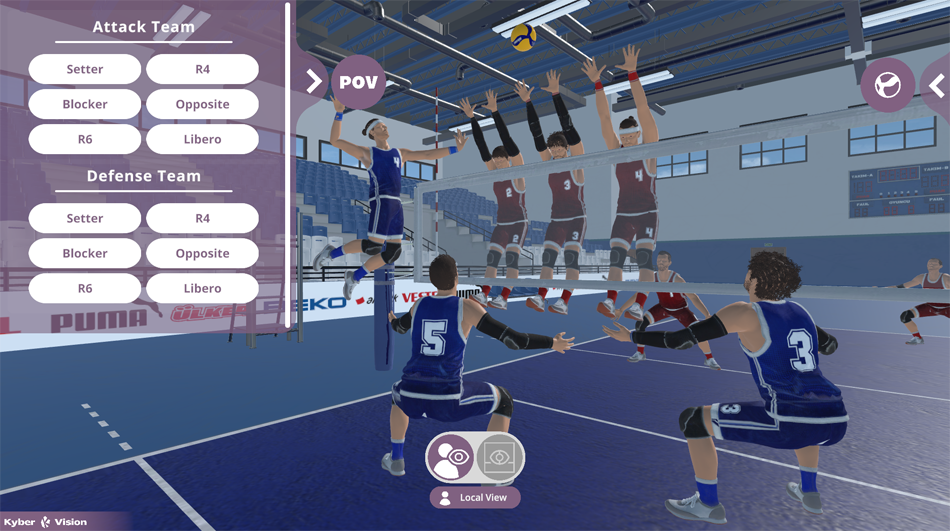
Task: Choose the Attack Team R6 button
Action: point(85,139)
